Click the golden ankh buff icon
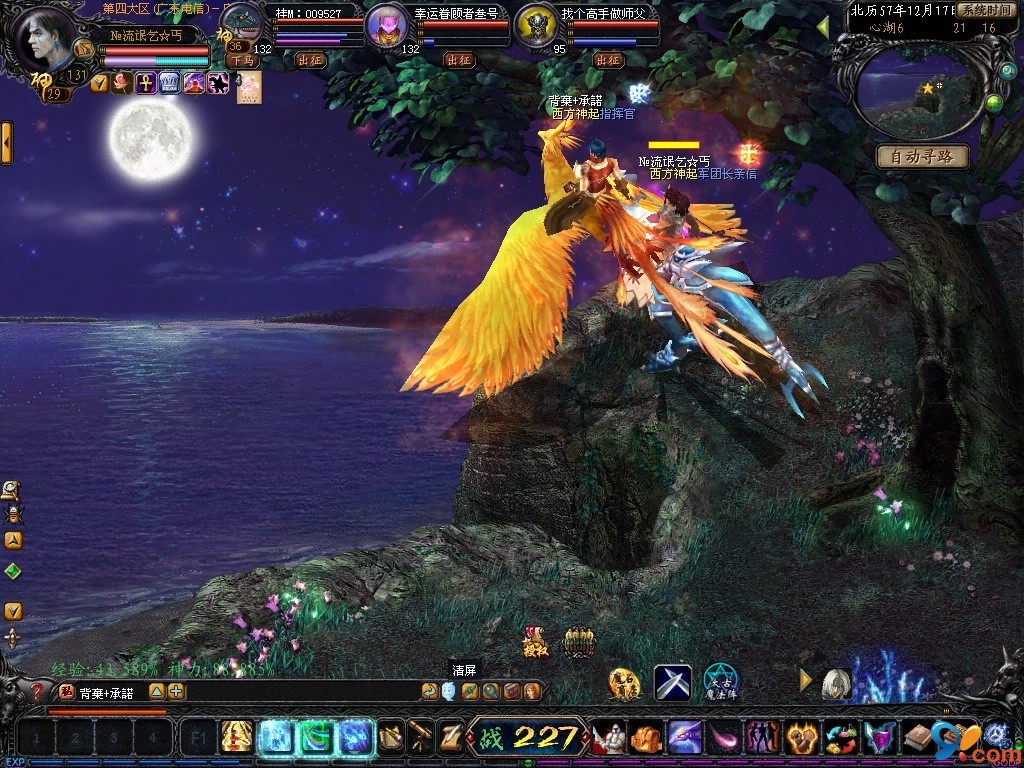Screen dimensions: 1024x768 145,83
